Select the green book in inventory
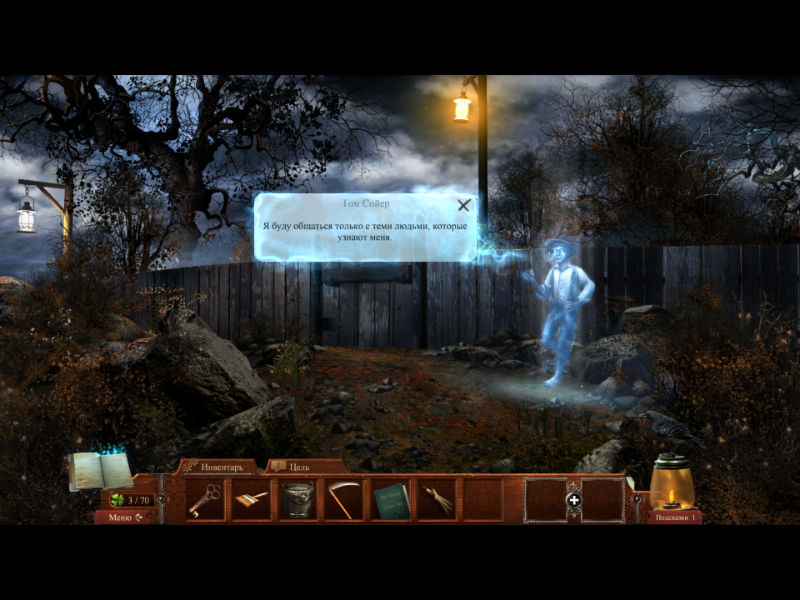800x600 pixels. point(391,499)
